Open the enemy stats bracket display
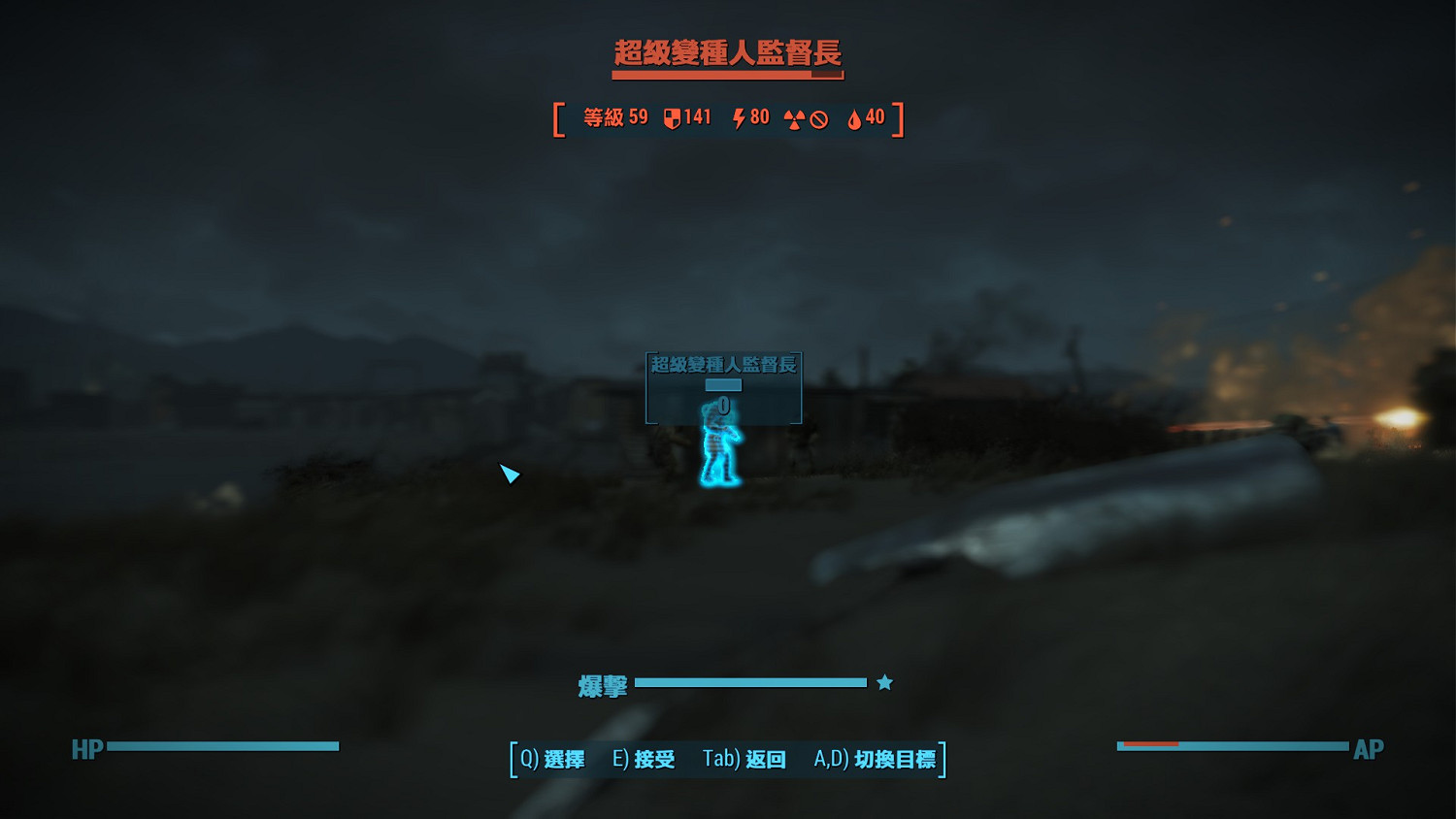1456x819 pixels. click(x=726, y=117)
